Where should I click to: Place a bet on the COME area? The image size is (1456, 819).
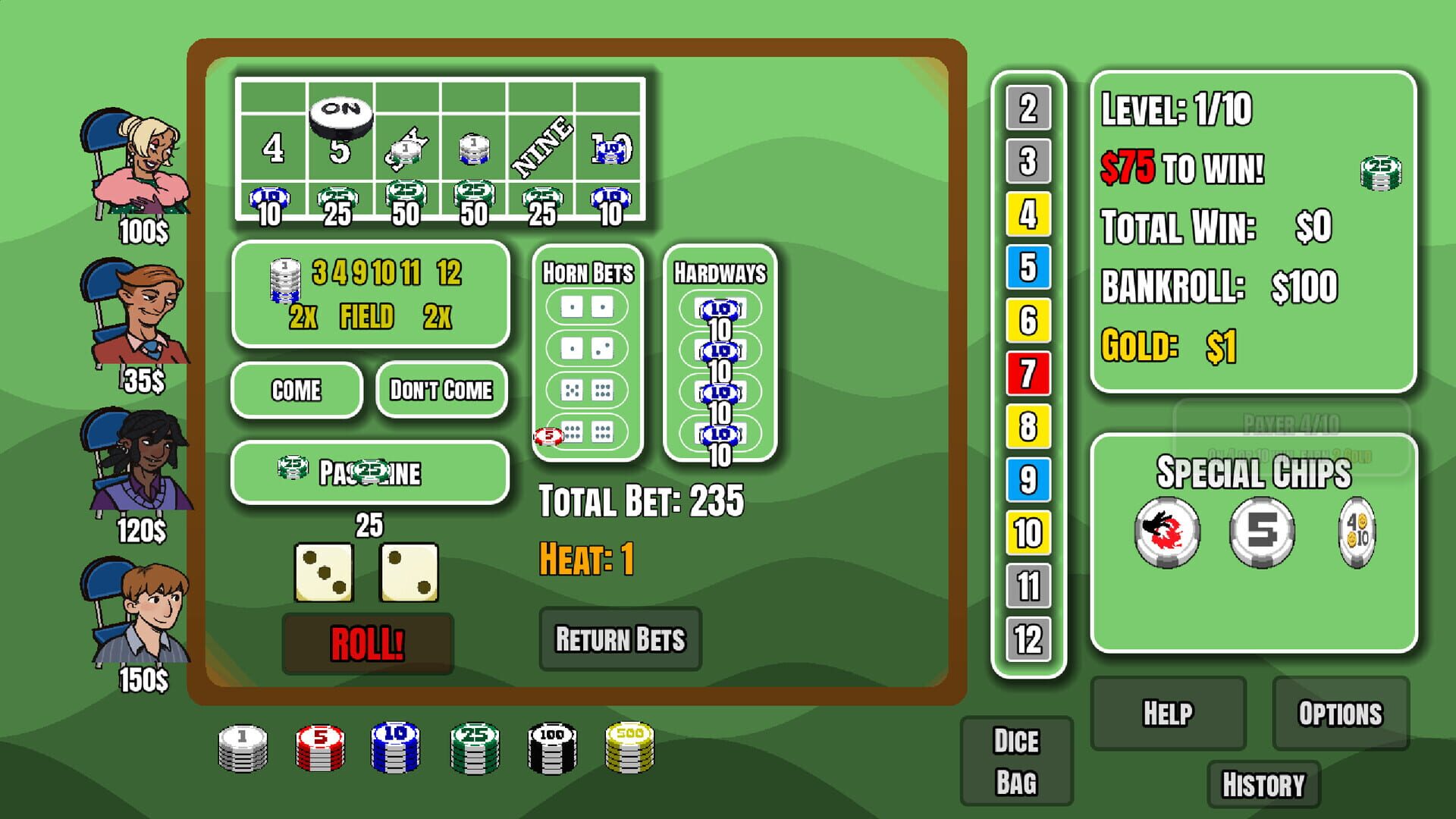[x=296, y=390]
